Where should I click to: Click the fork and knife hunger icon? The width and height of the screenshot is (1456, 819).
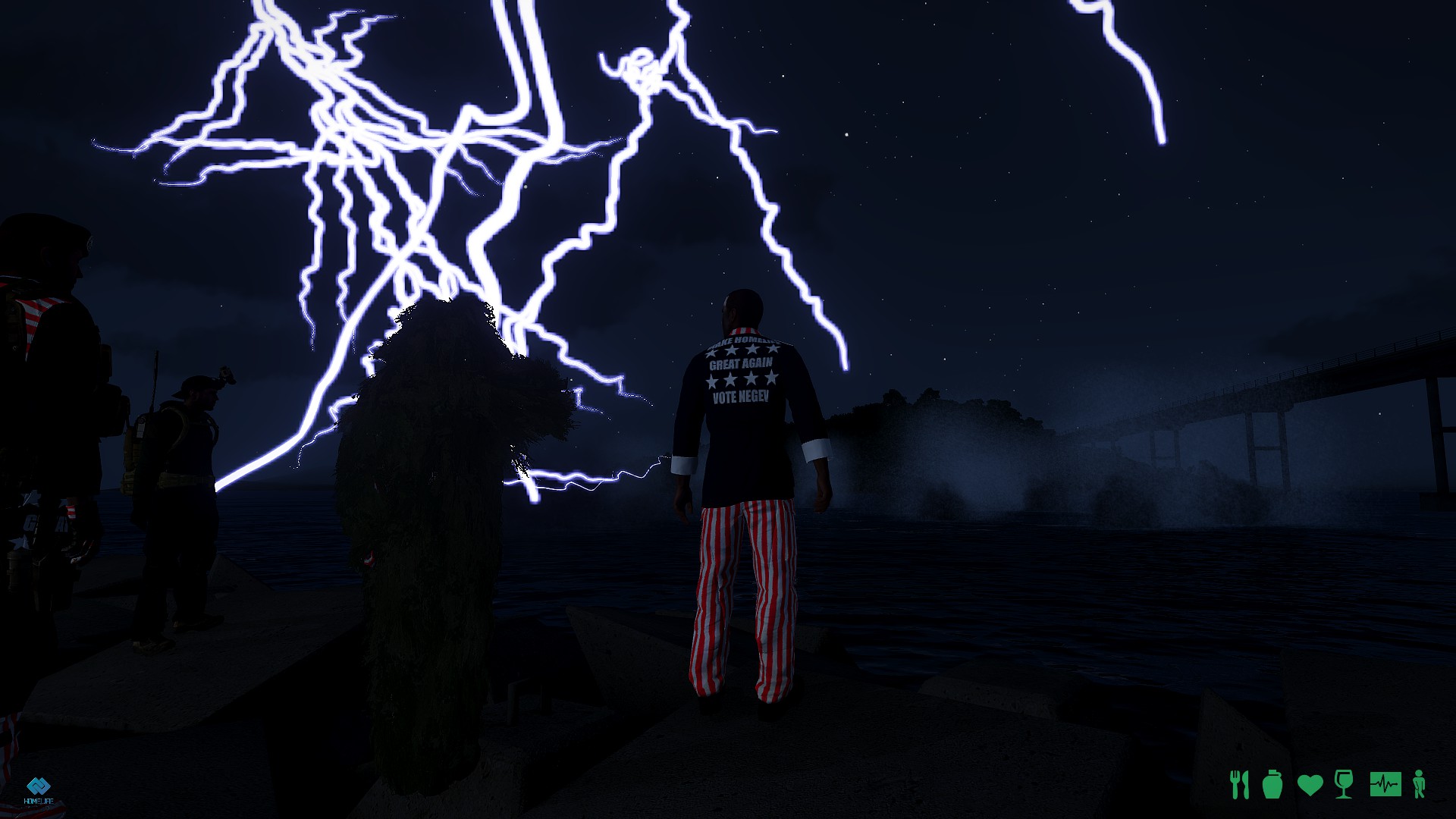(1239, 784)
